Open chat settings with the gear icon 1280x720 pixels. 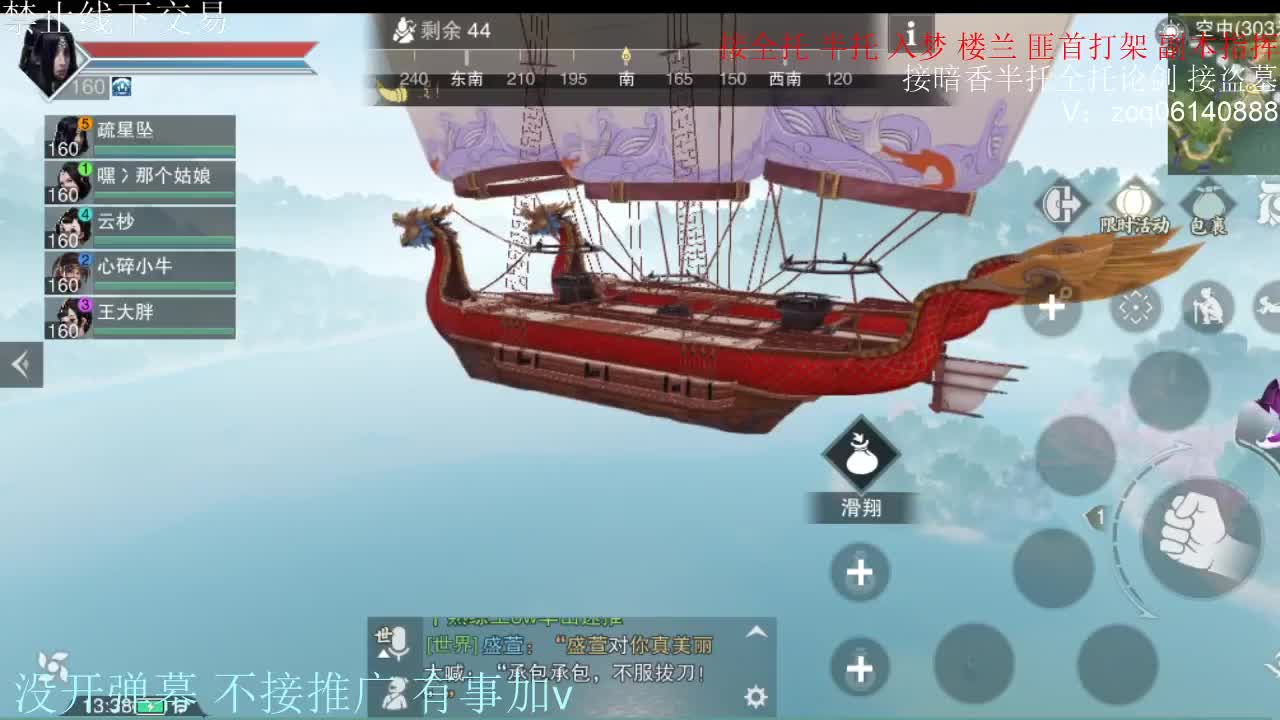point(755,696)
